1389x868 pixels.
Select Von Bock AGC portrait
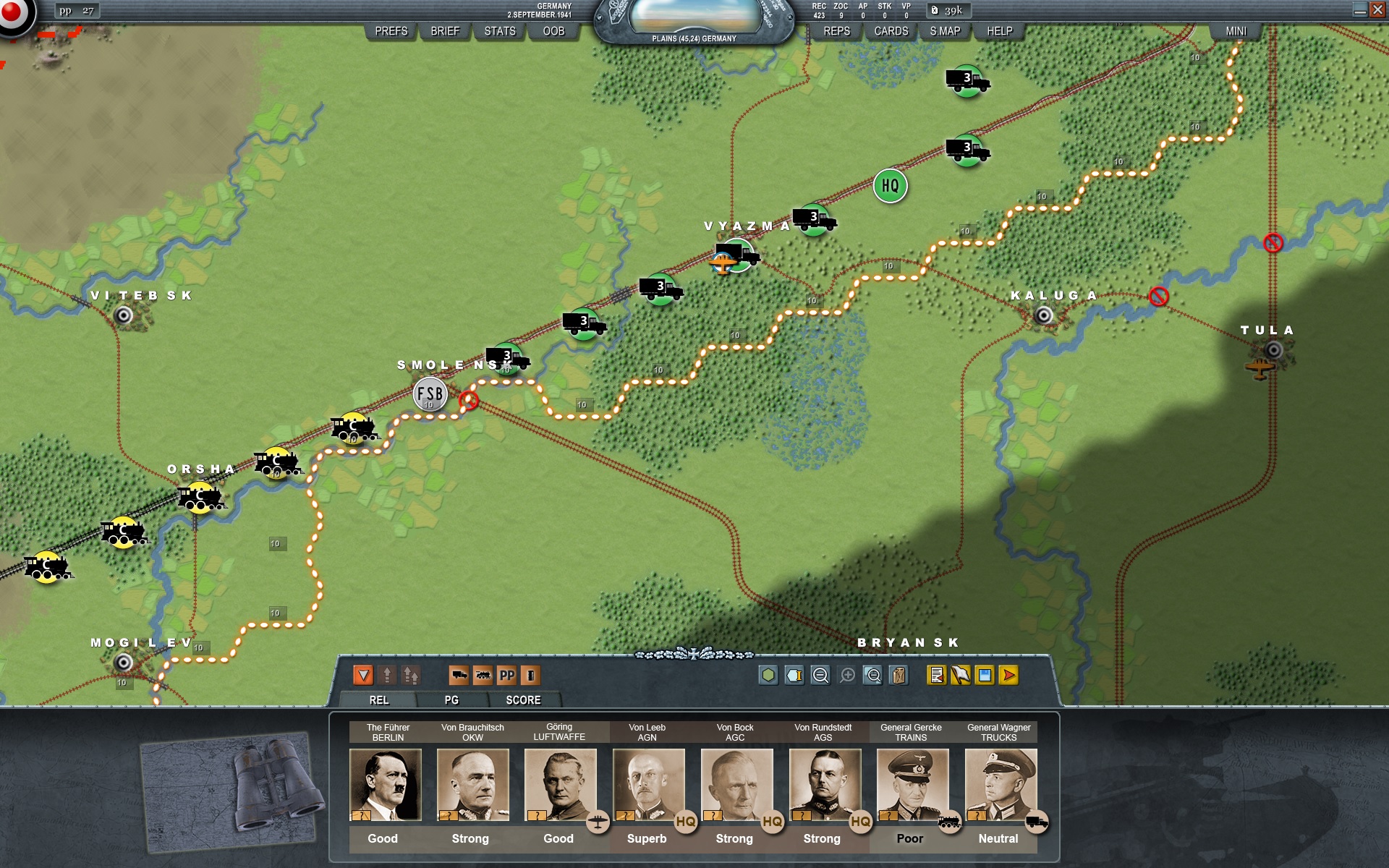coord(736,785)
